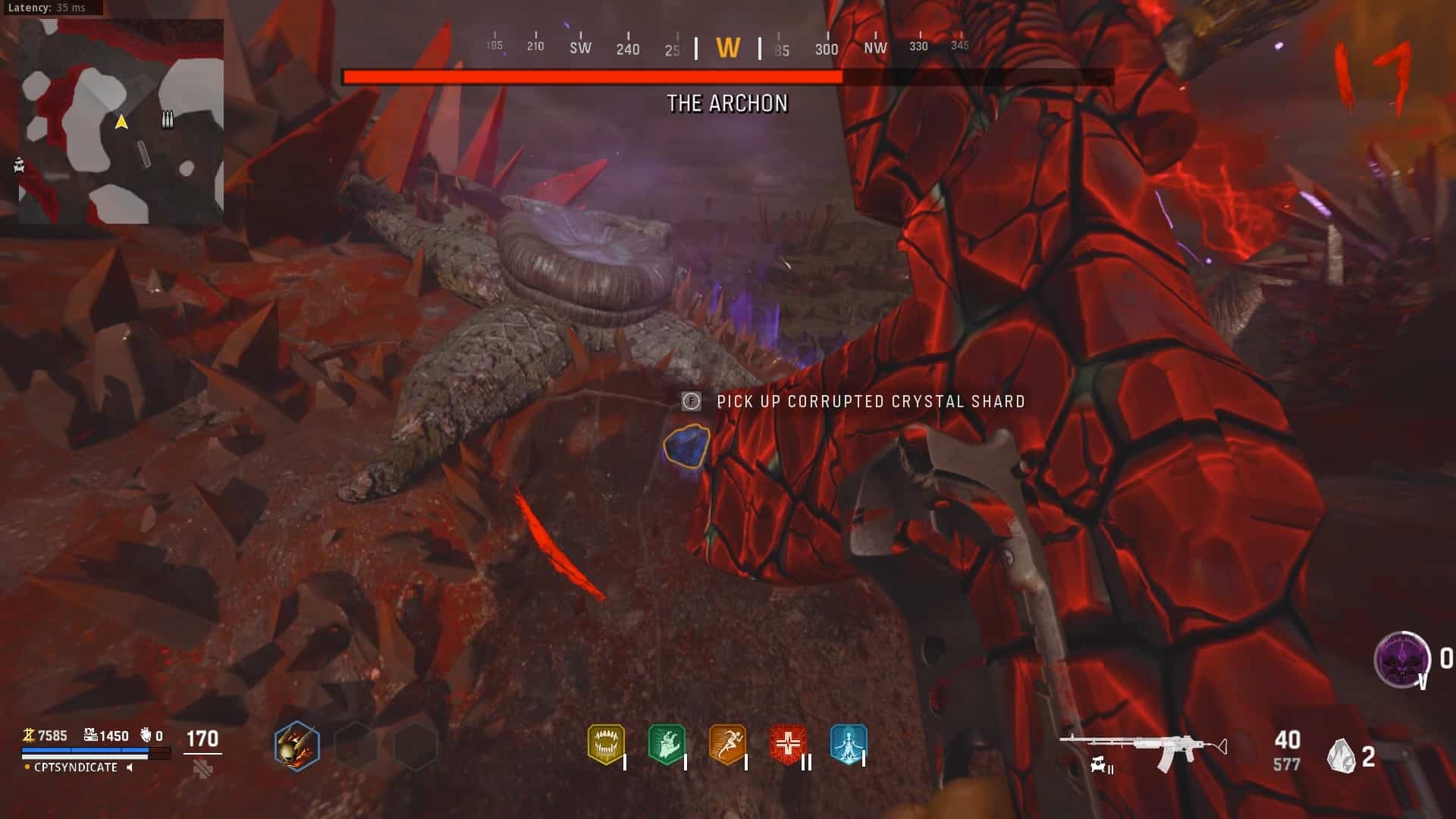Image resolution: width=1456 pixels, height=819 pixels.
Task: Click the yellow fanged-mouth perk icon
Action: pyautogui.click(x=606, y=744)
